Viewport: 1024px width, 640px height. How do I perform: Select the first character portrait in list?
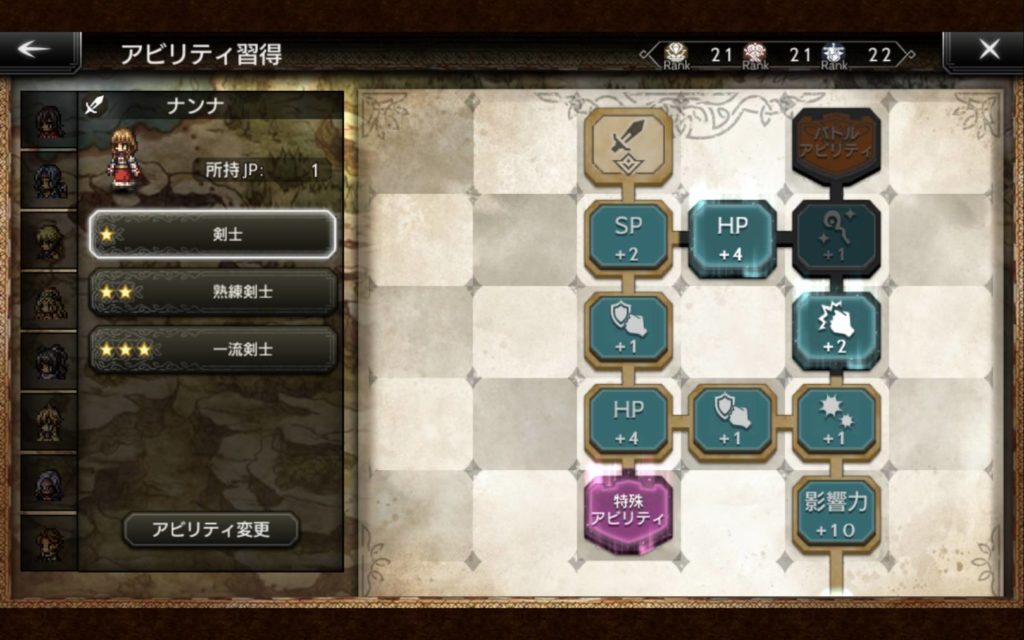(49, 122)
